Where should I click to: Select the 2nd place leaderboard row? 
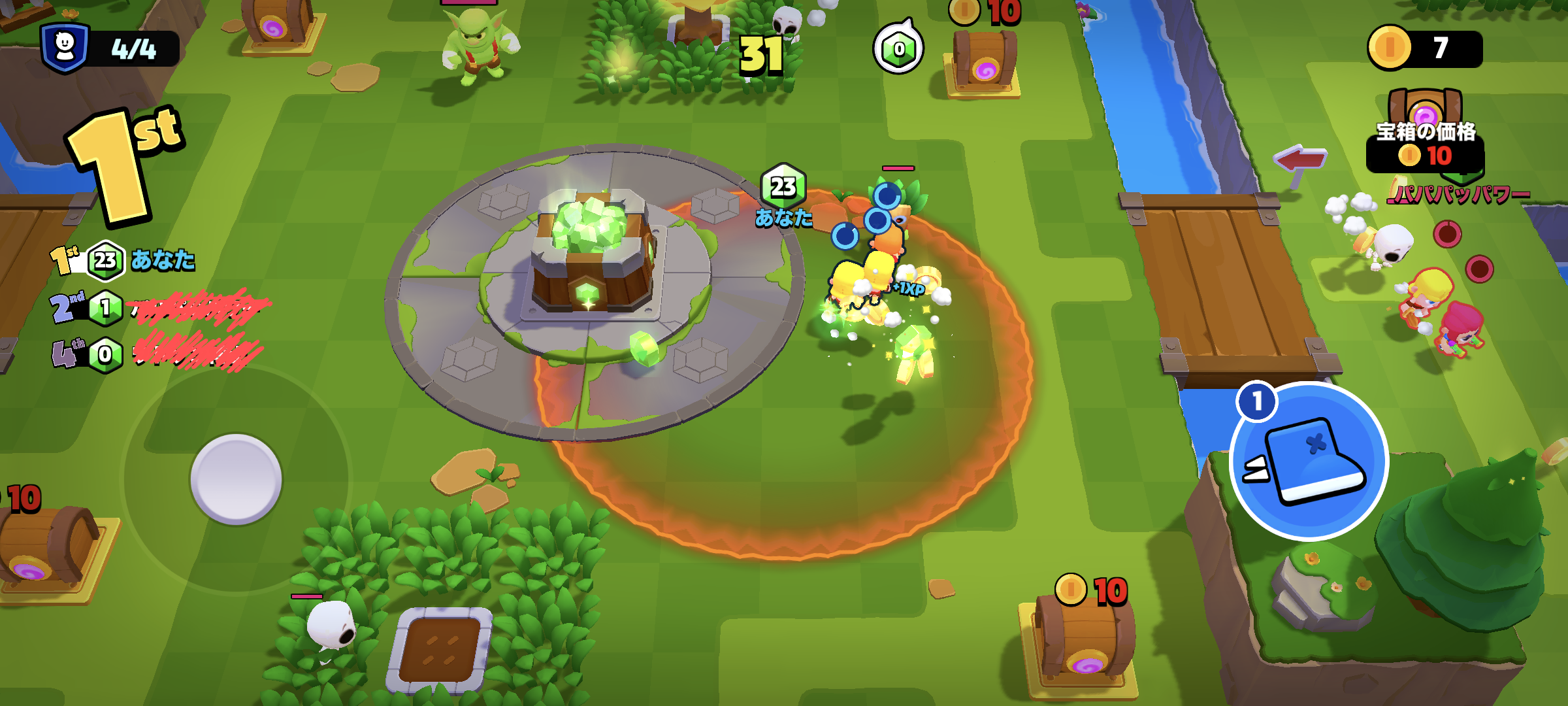click(x=157, y=308)
